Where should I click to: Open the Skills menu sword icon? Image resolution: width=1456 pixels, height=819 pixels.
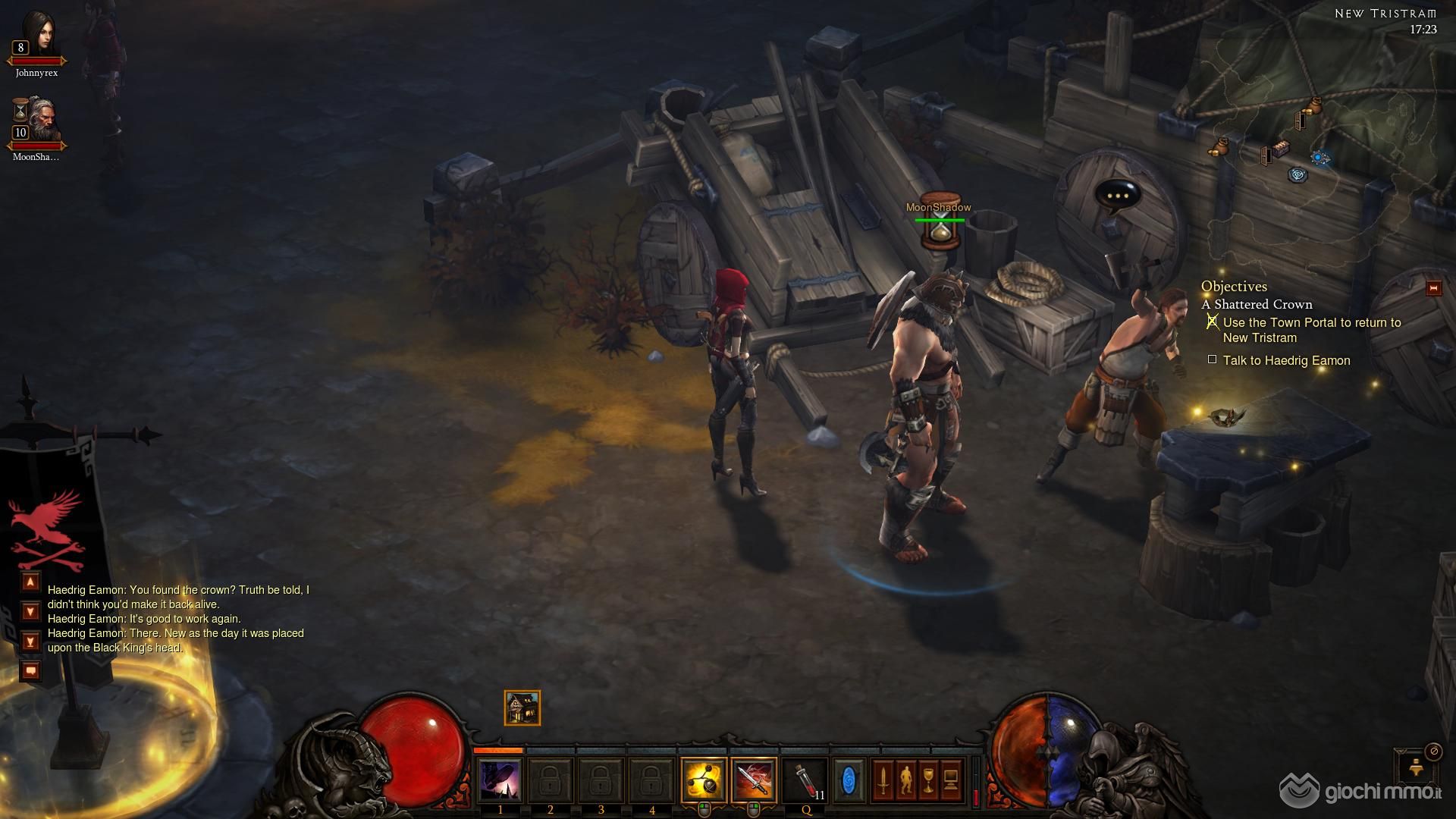[x=883, y=780]
